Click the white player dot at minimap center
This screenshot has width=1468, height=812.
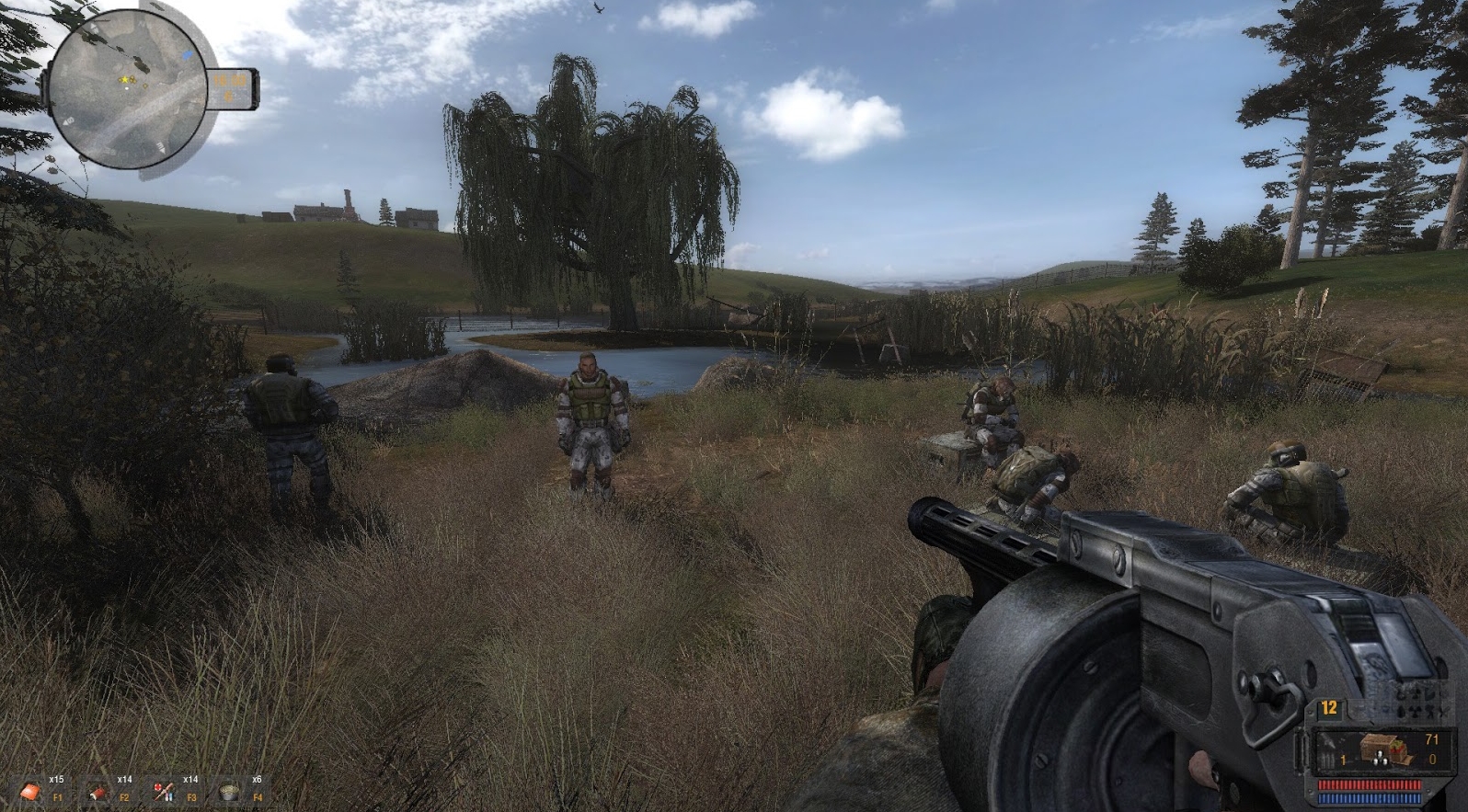pyautogui.click(x=127, y=88)
